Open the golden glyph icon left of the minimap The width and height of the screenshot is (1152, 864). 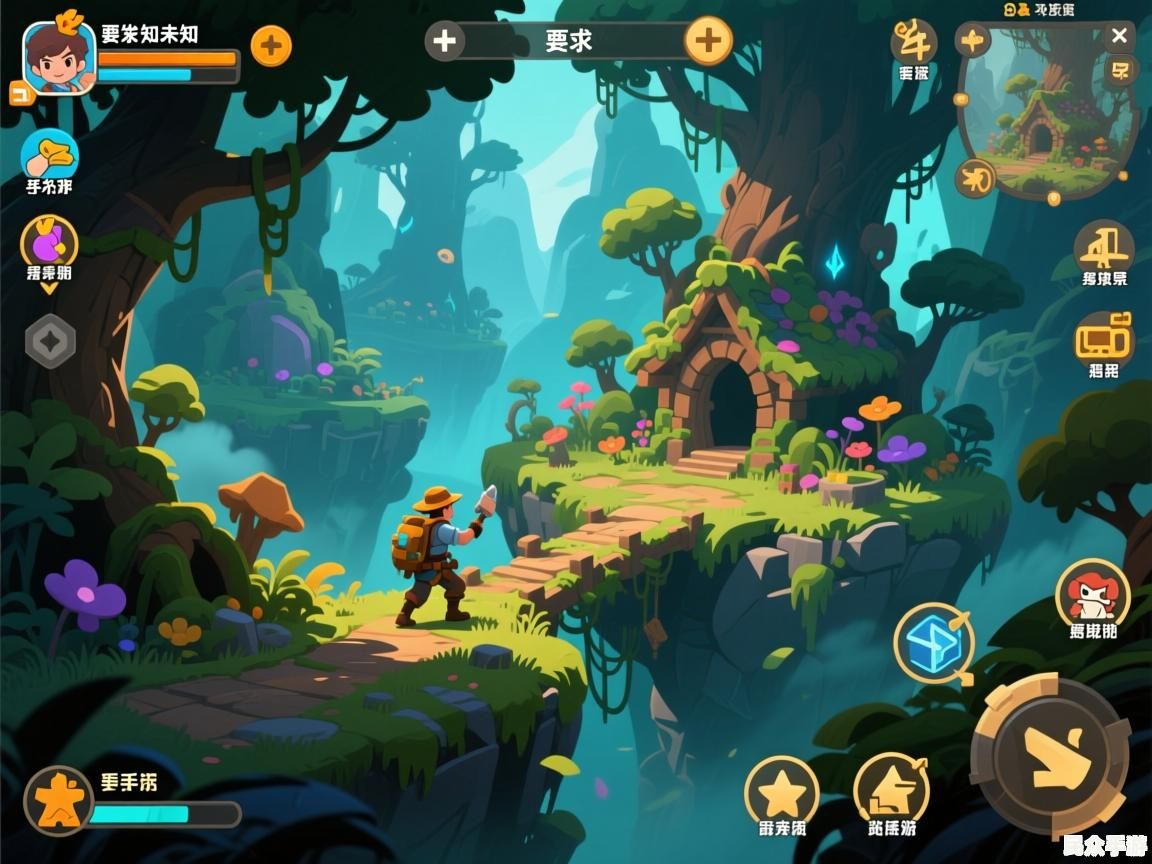click(913, 42)
